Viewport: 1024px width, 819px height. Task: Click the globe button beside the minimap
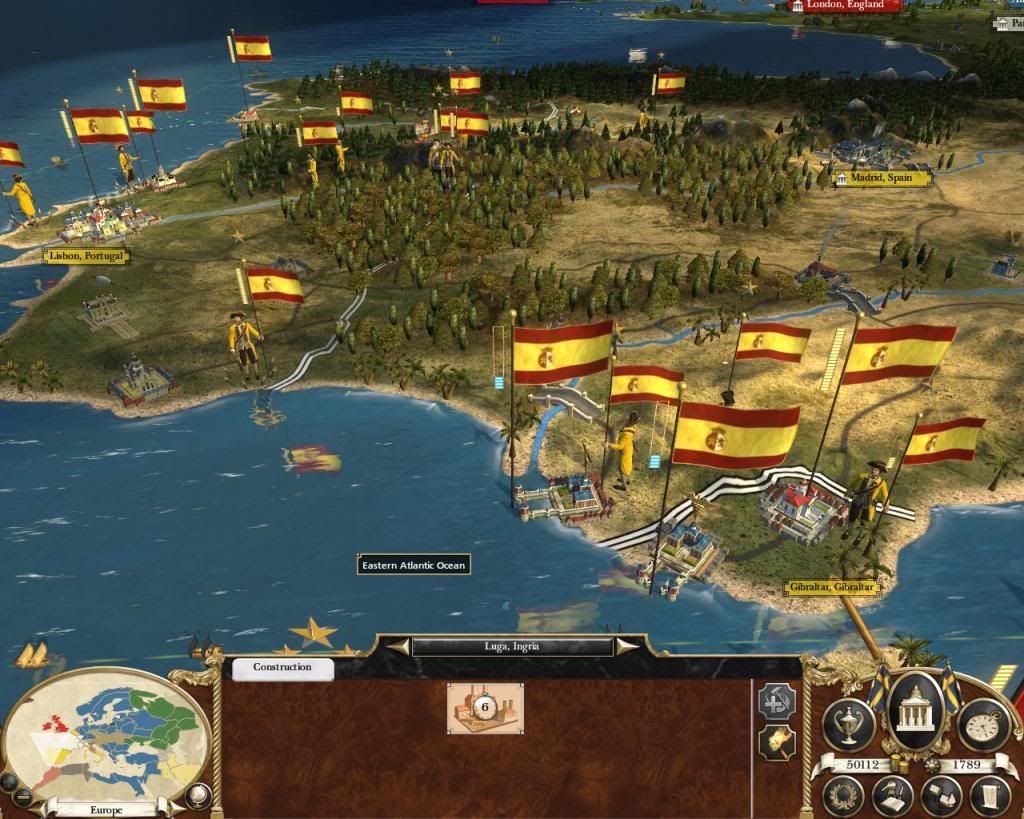coord(199,795)
